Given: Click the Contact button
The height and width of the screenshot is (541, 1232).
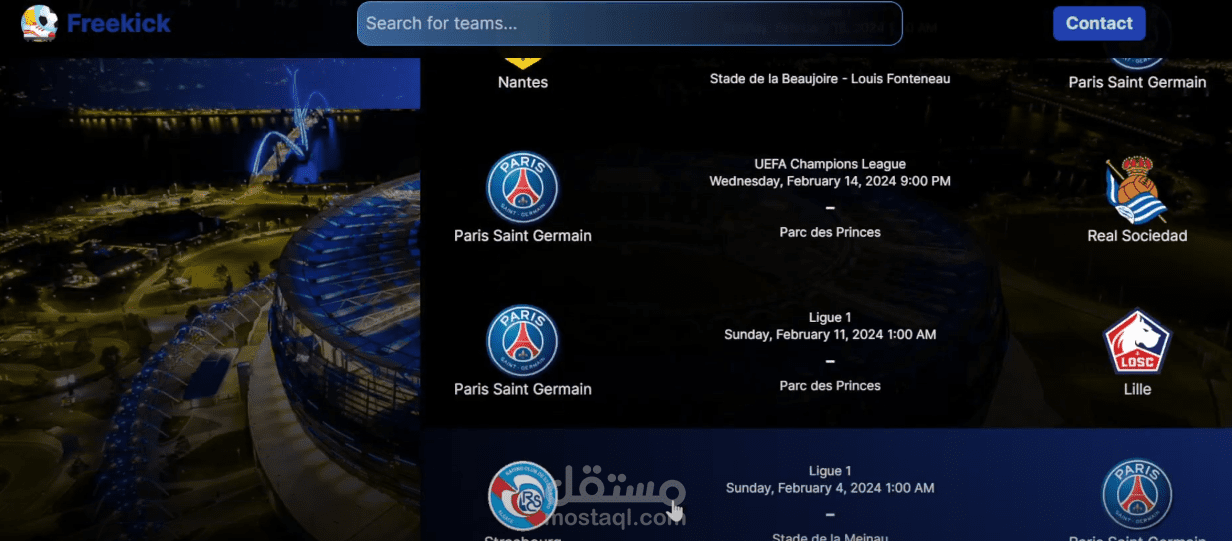Looking at the screenshot, I should click(x=1098, y=23).
